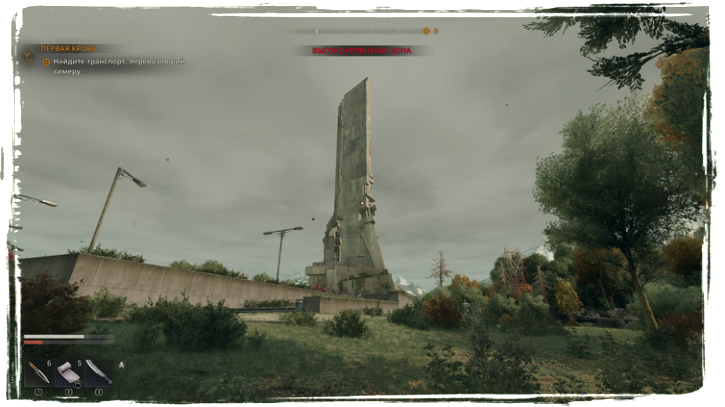725x407 pixels.
Task: Choose the bandage roll hotbar slot
Action: click(x=68, y=373)
